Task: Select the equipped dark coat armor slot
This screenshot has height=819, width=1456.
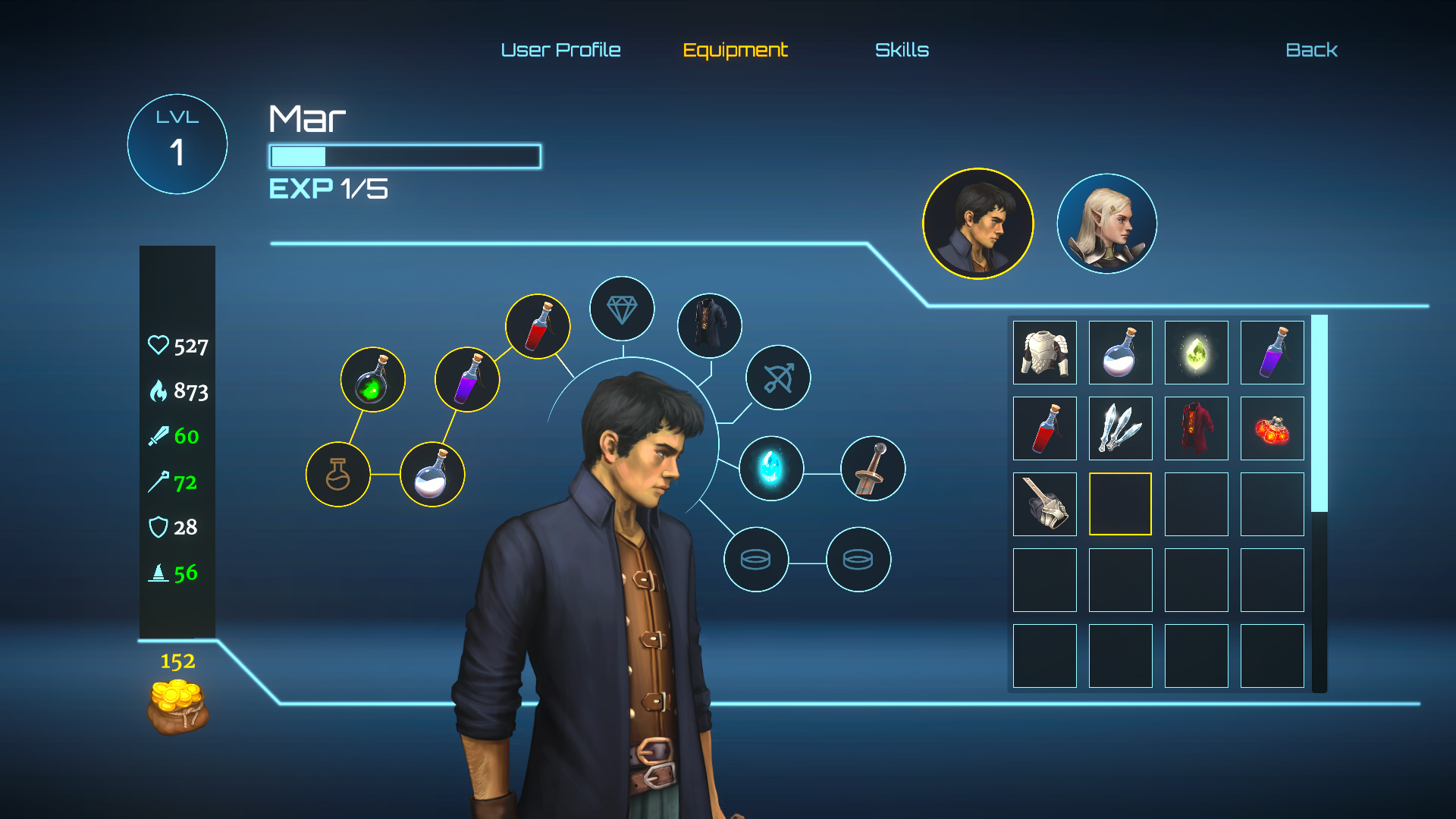Action: pos(709,325)
